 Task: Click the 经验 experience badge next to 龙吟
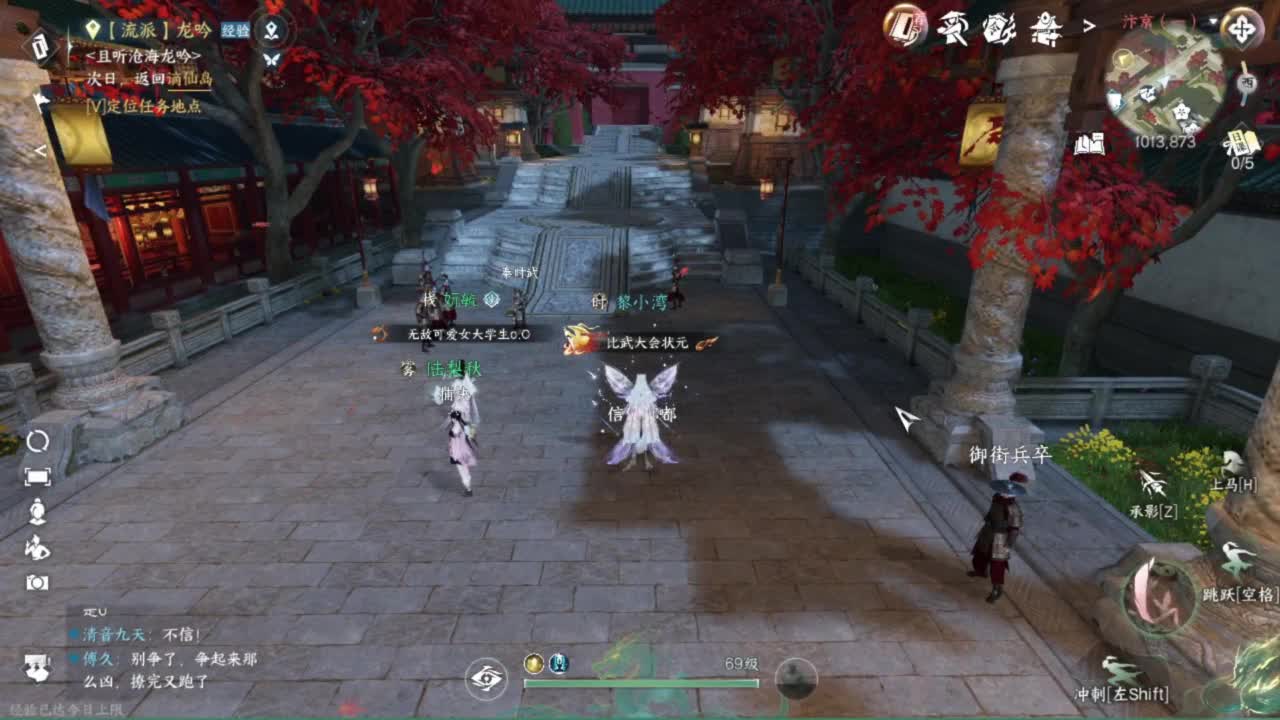[236, 30]
